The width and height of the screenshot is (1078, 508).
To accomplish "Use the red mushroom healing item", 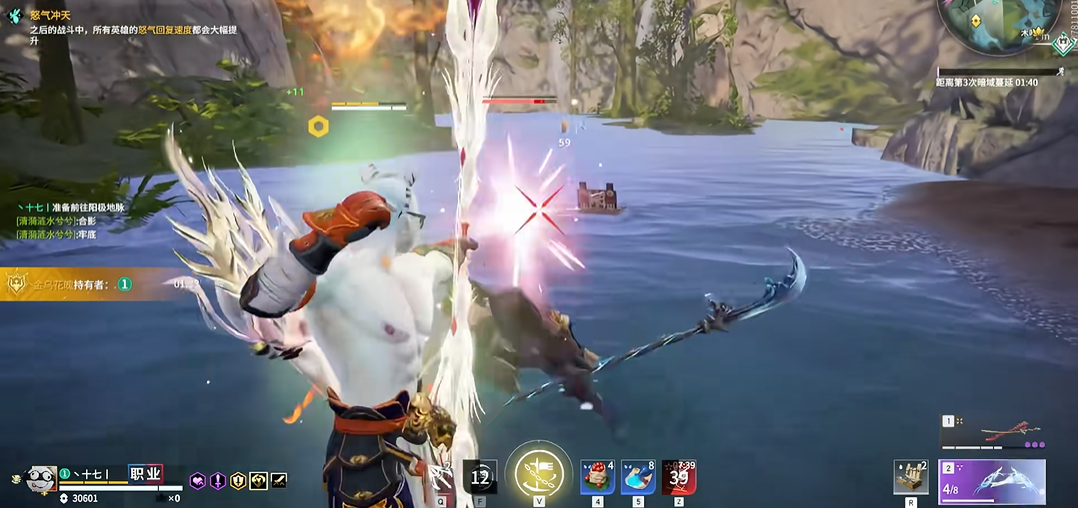I will tap(597, 477).
